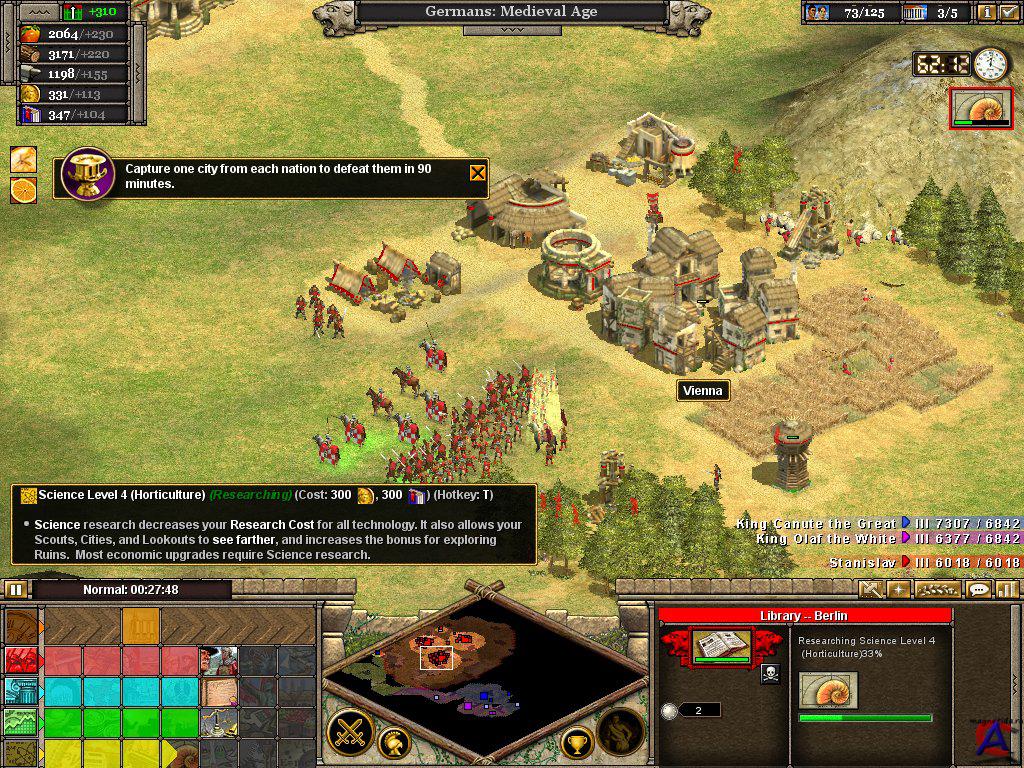Close the capture-city objective message

tap(478, 173)
